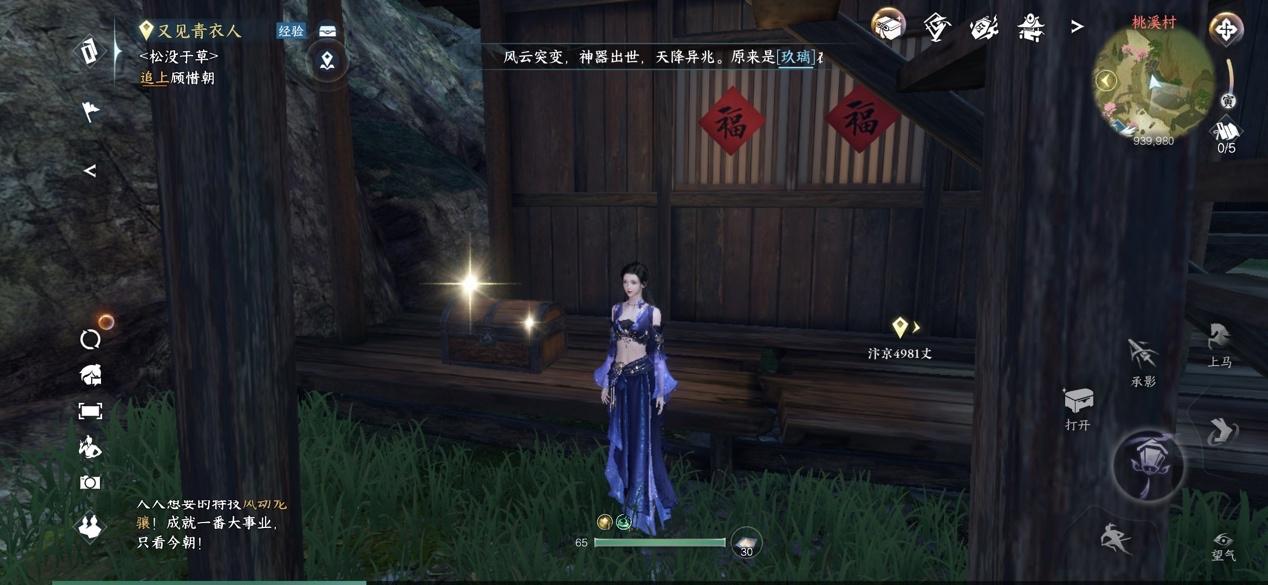
Task: Open the gift box icon in top bar
Action: 888,26
